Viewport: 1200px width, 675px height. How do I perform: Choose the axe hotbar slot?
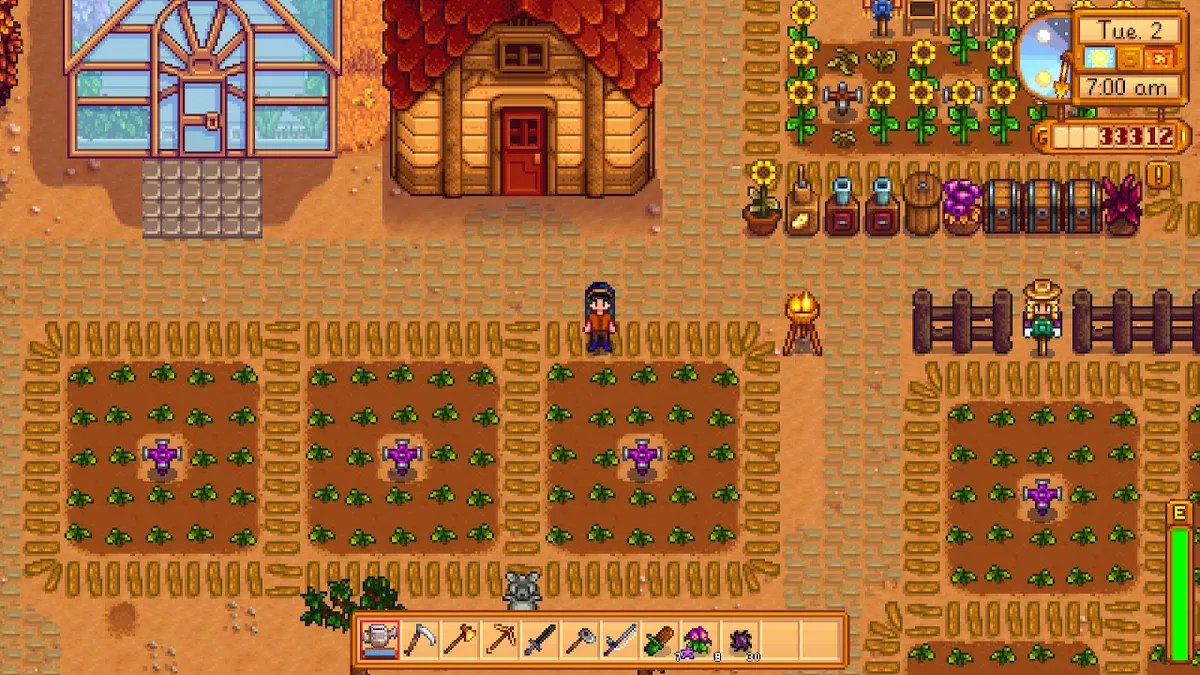459,639
